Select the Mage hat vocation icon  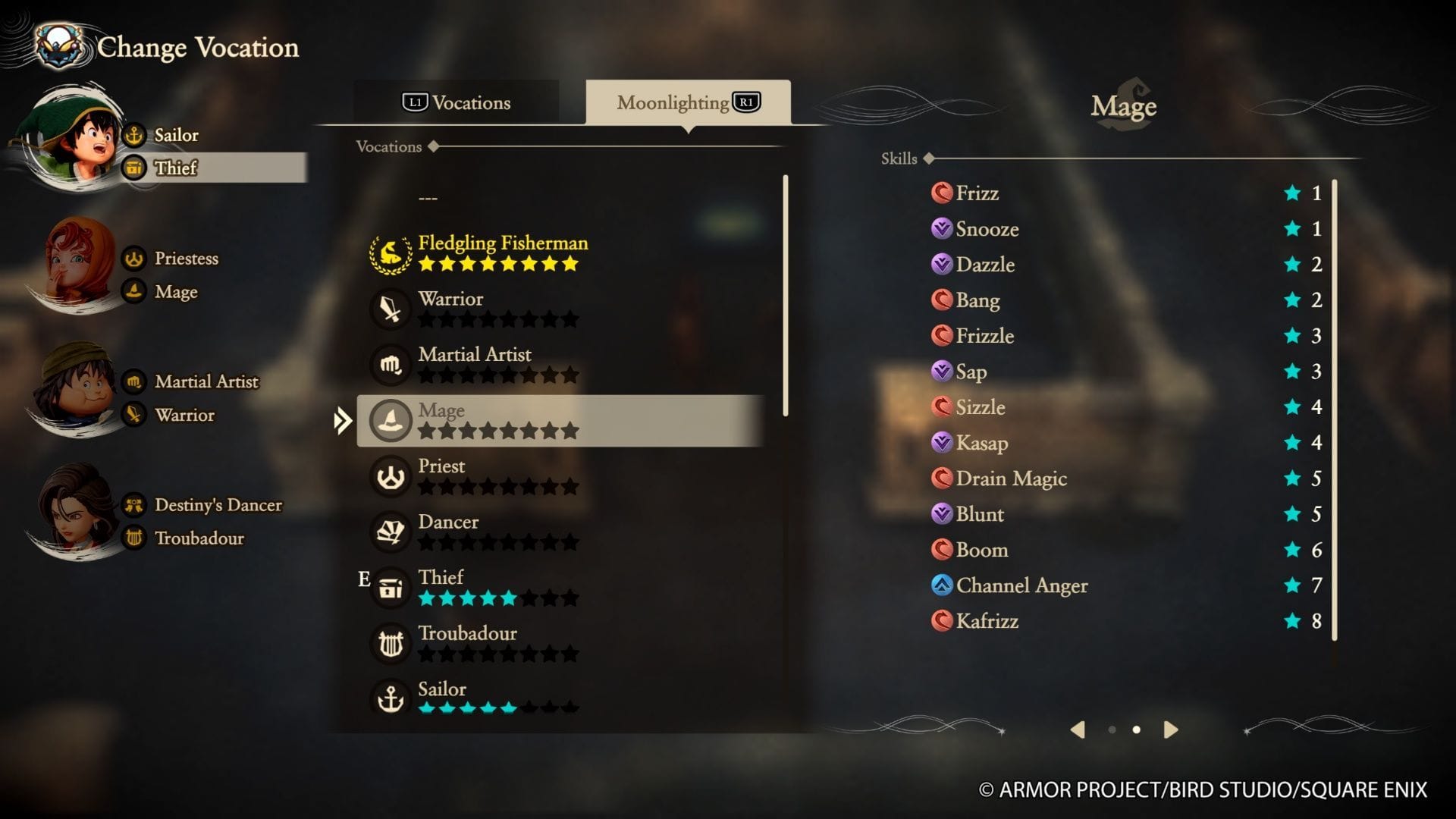click(x=390, y=420)
